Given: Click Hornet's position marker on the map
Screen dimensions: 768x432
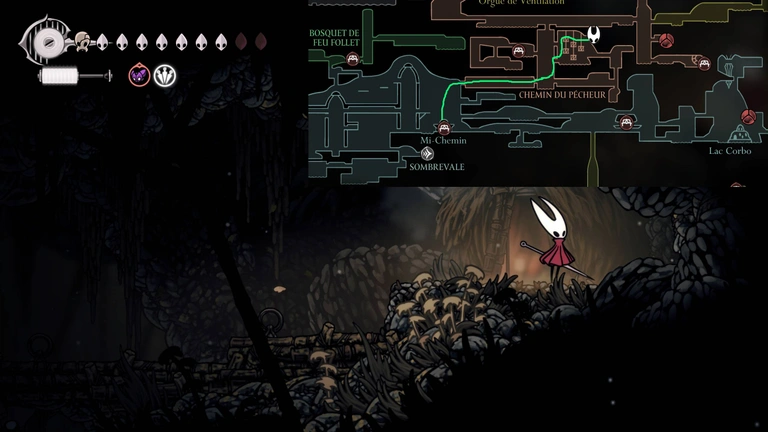Looking at the screenshot, I should [x=593, y=36].
